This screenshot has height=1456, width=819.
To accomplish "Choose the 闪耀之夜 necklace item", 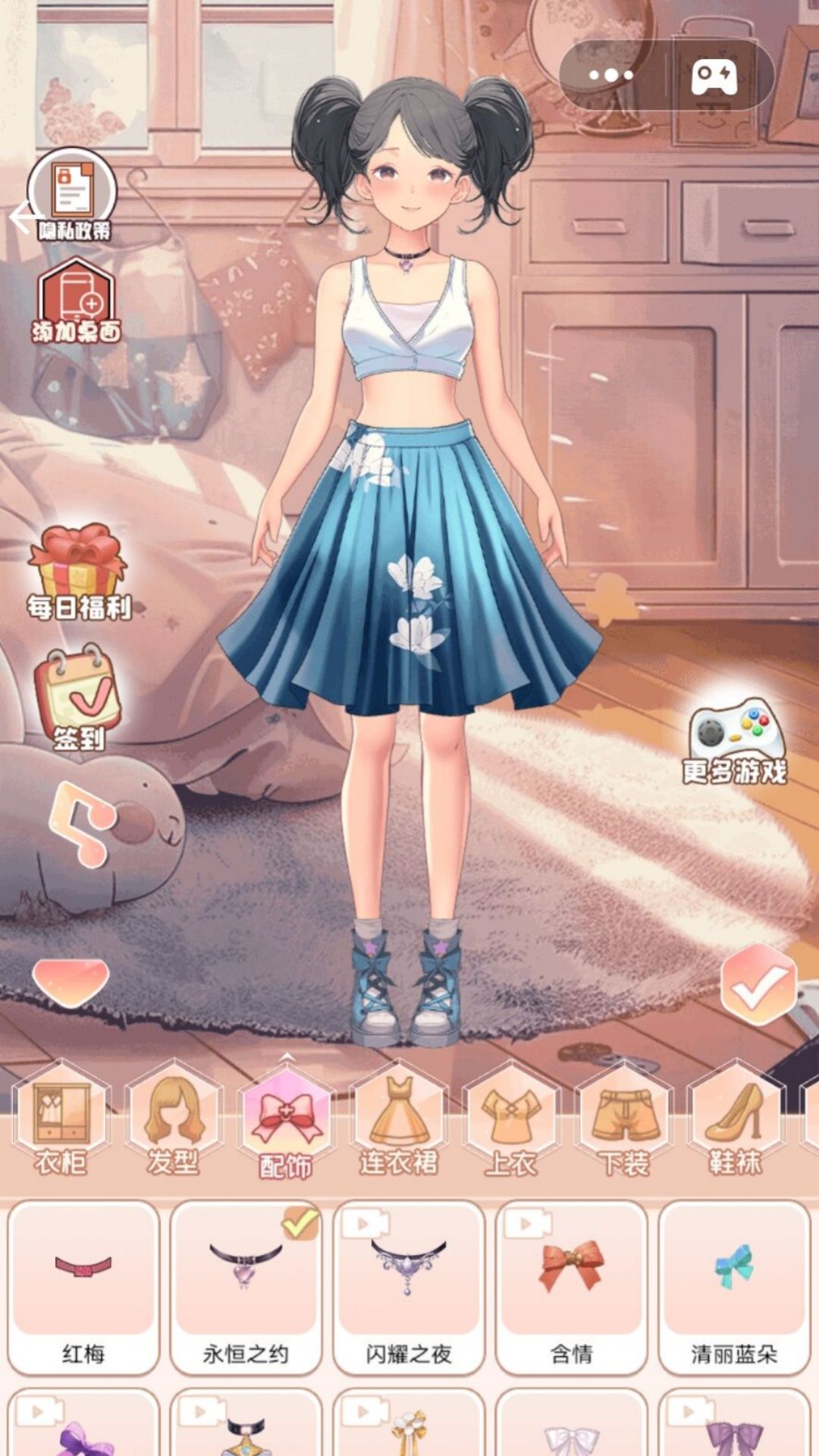I will coord(409,1288).
